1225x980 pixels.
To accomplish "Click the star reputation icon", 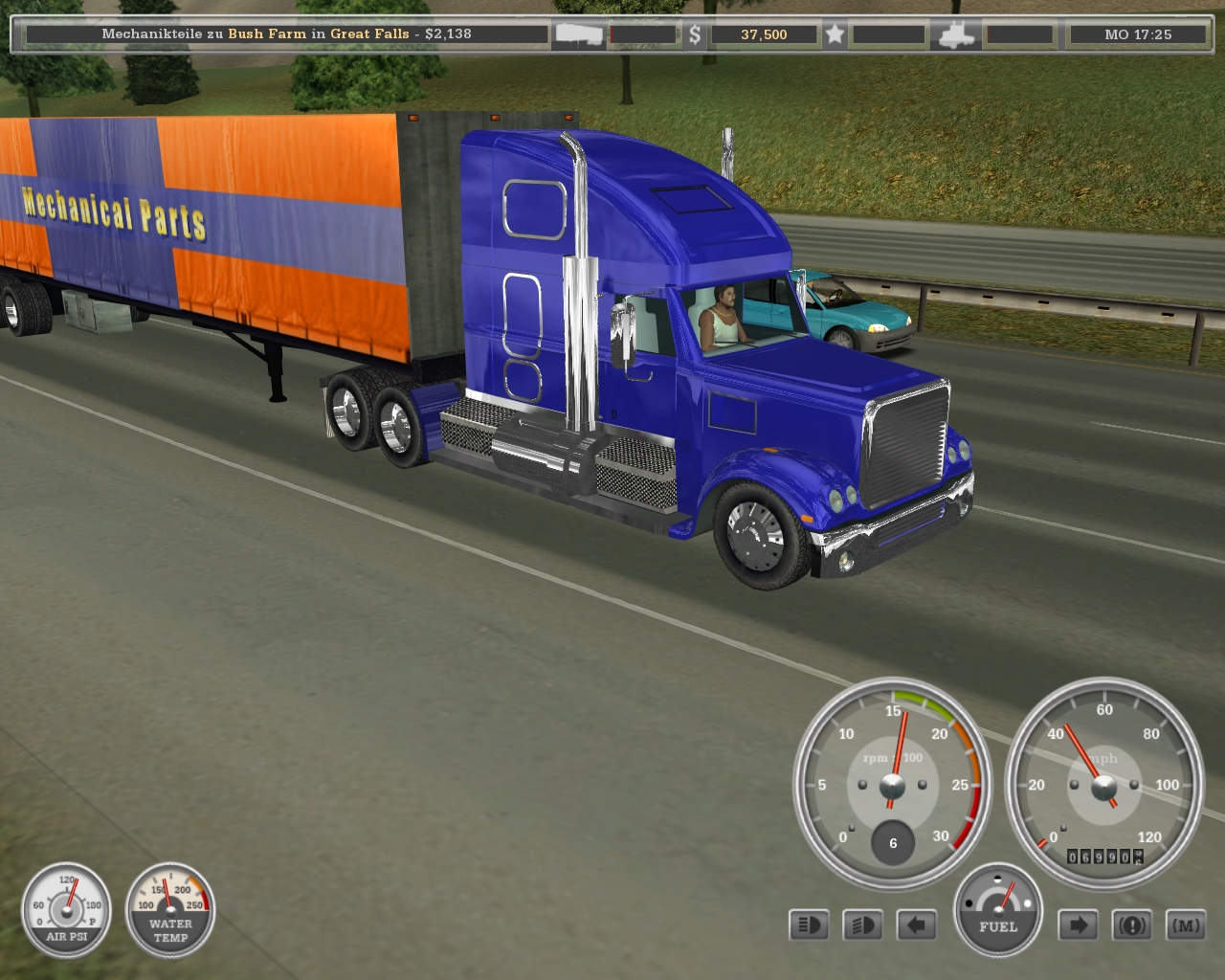I will coord(835,34).
